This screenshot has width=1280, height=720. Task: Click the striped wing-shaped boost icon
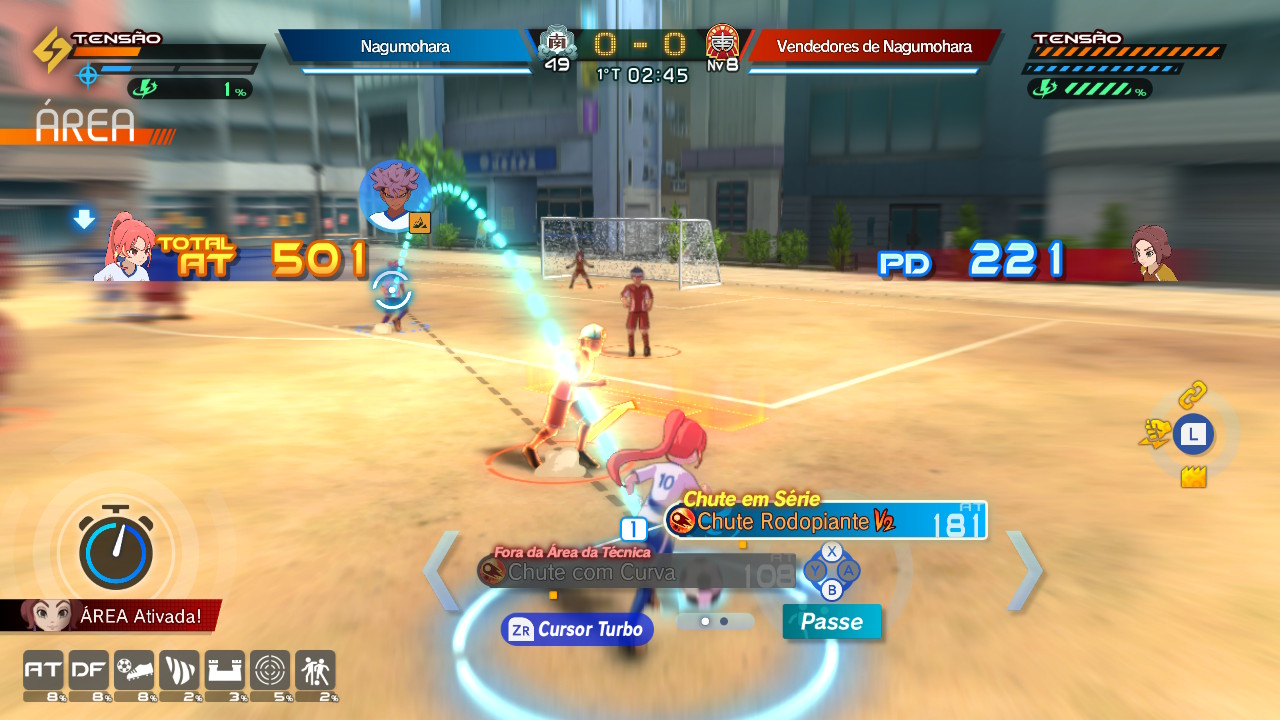(x=179, y=670)
